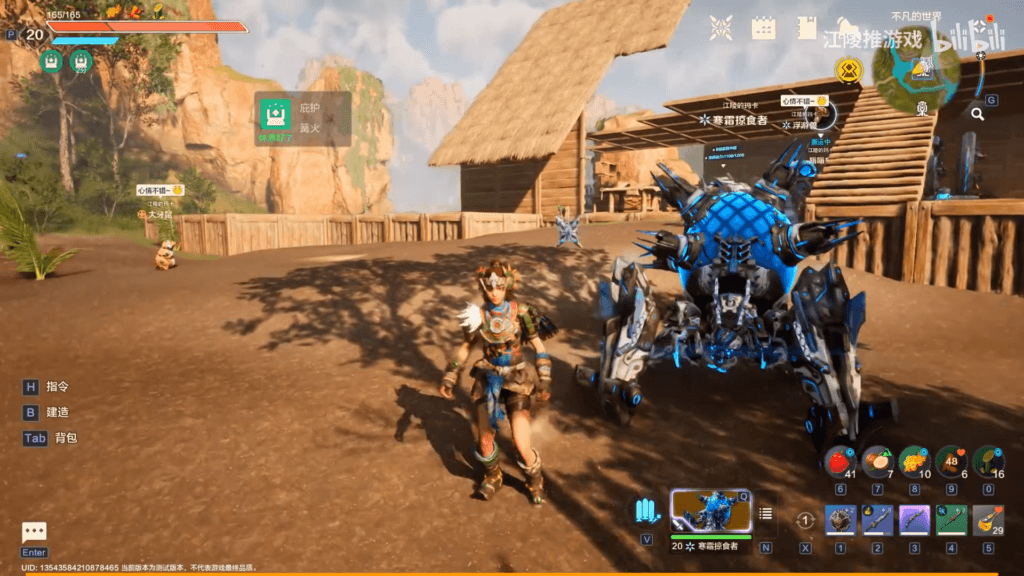Use the golden honeycomb food item
The width and height of the screenshot is (1024, 576).
point(914,461)
